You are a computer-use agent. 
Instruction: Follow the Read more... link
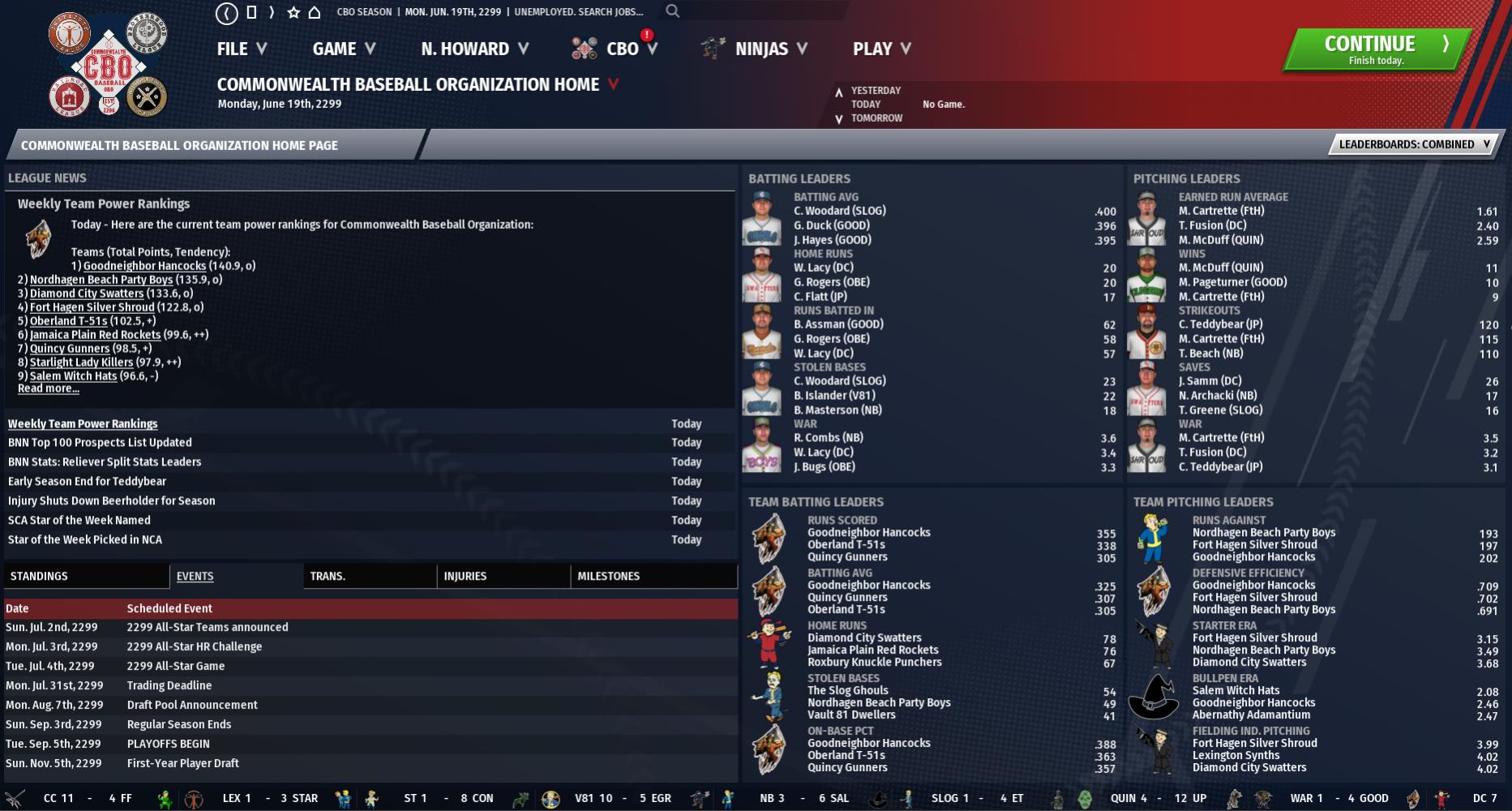tap(49, 388)
